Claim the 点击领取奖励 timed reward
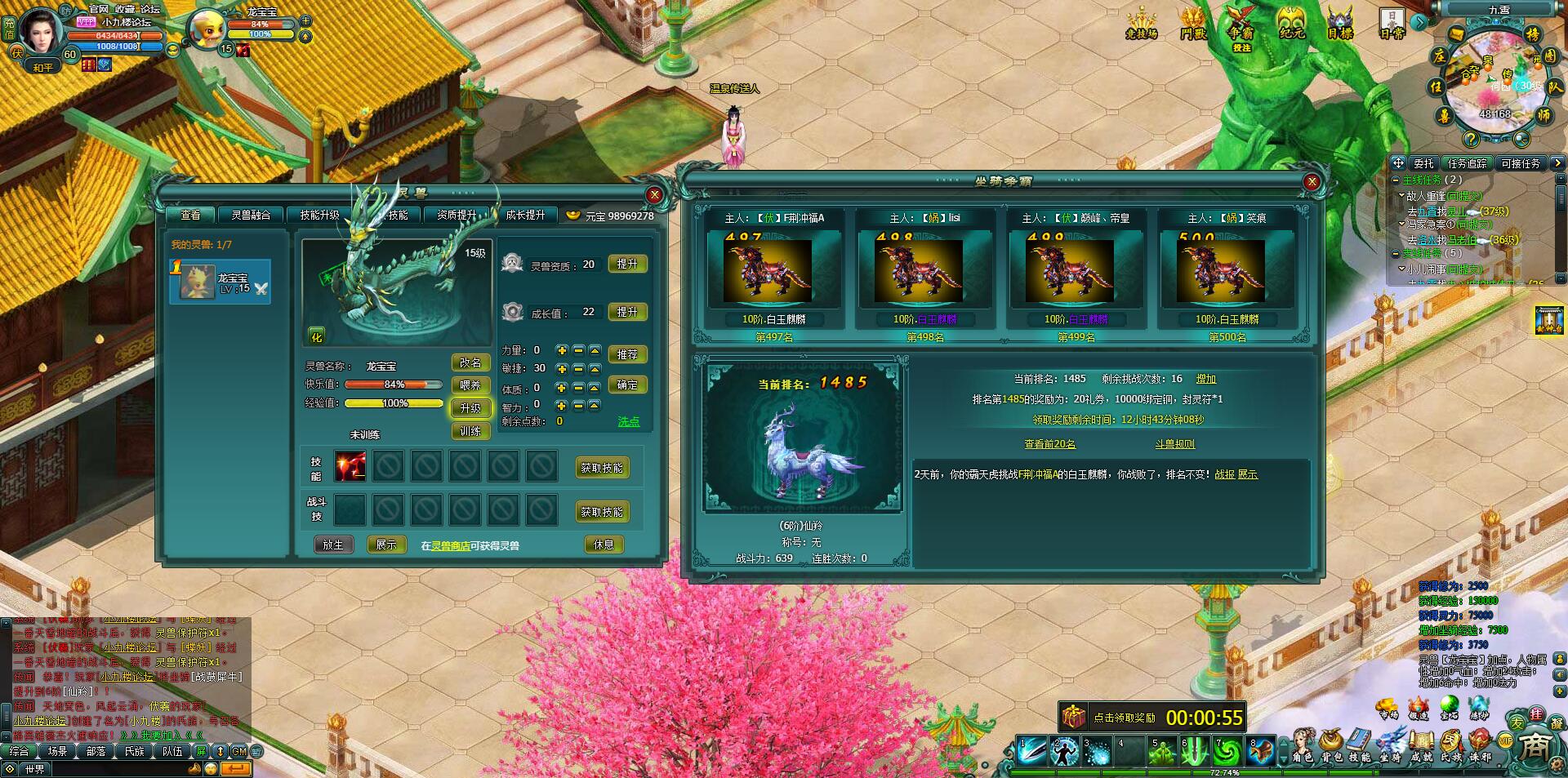 1124,718
